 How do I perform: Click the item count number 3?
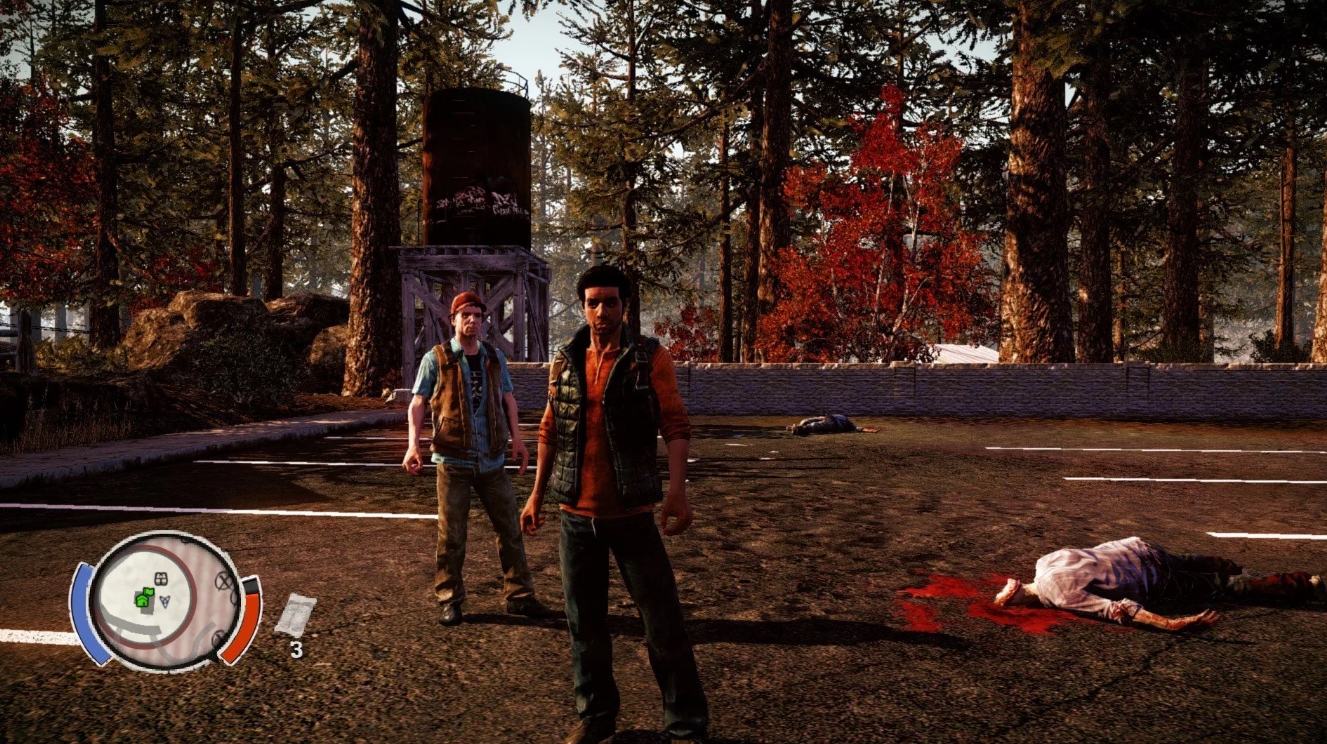(296, 649)
